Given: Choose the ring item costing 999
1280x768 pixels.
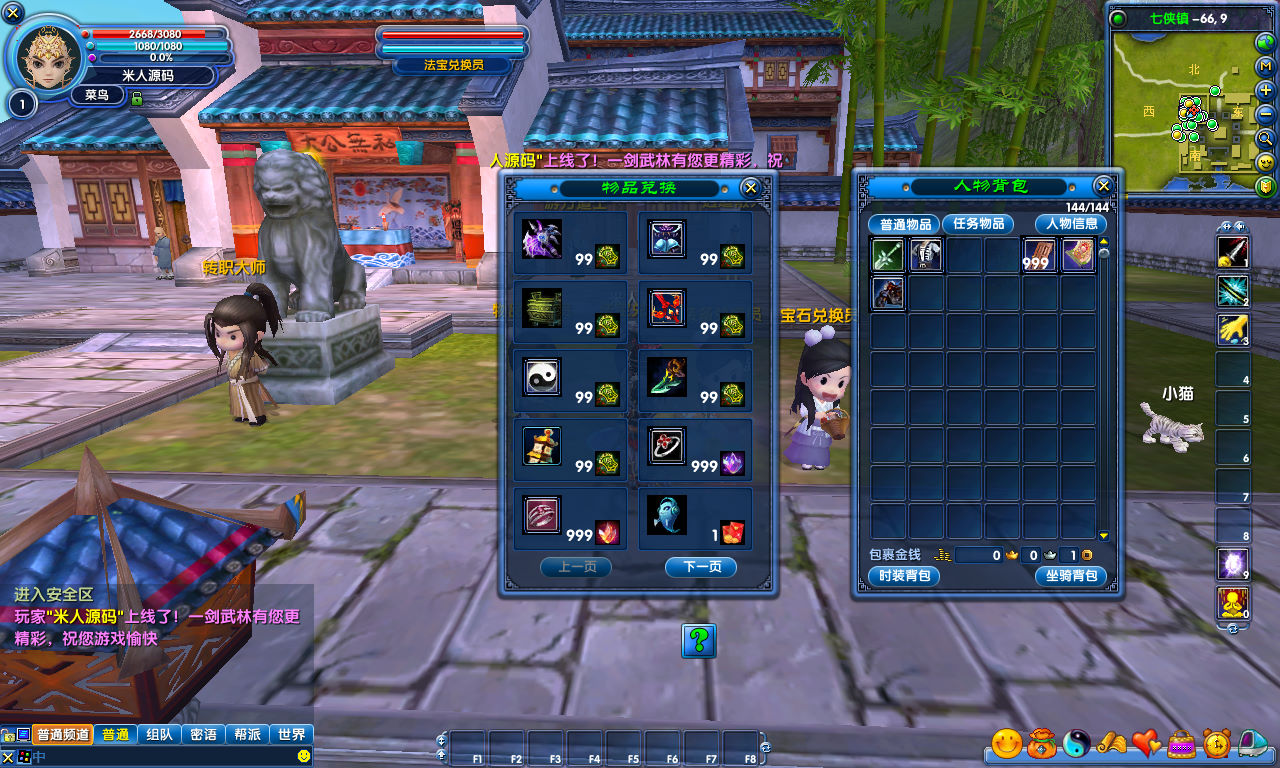Looking at the screenshot, I should click(666, 446).
